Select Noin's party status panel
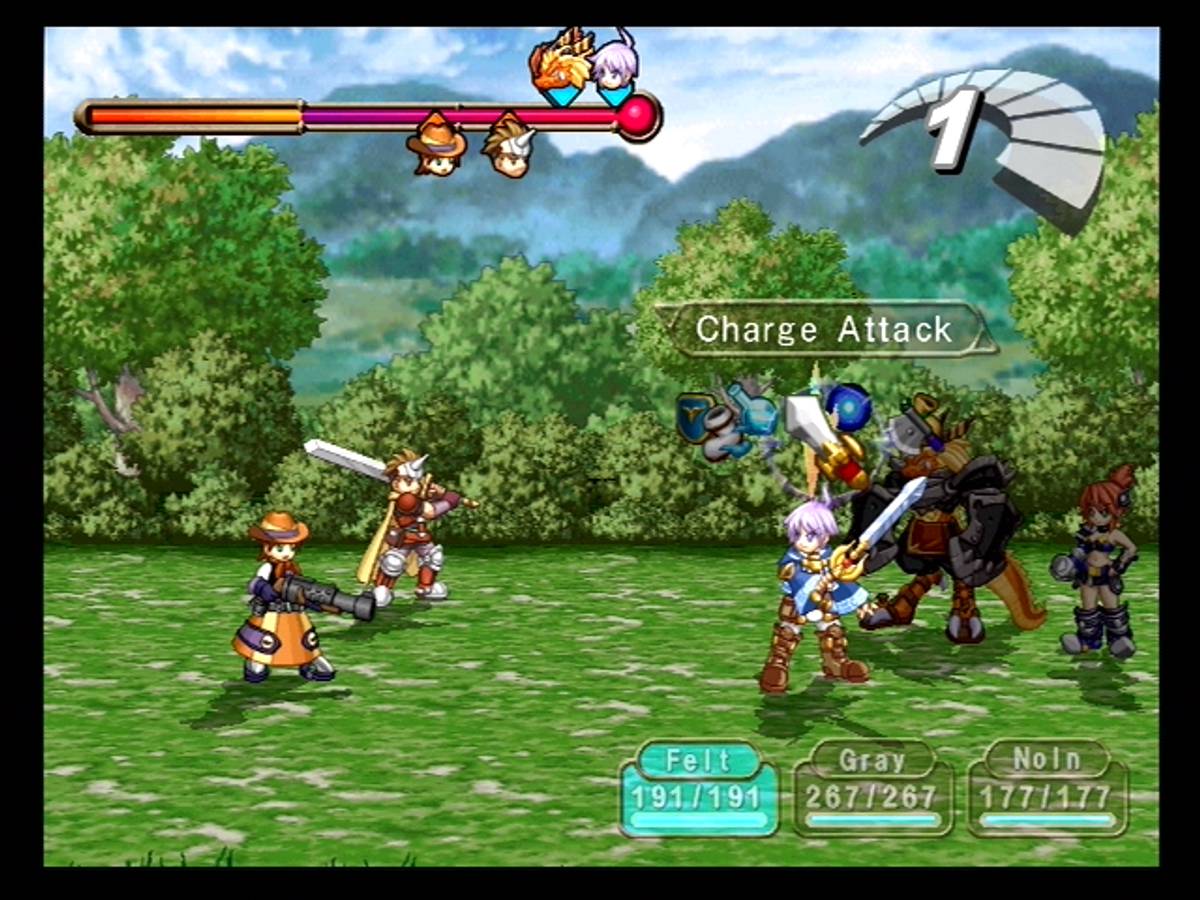The width and height of the screenshot is (1200, 900). pyautogui.click(x=1047, y=788)
